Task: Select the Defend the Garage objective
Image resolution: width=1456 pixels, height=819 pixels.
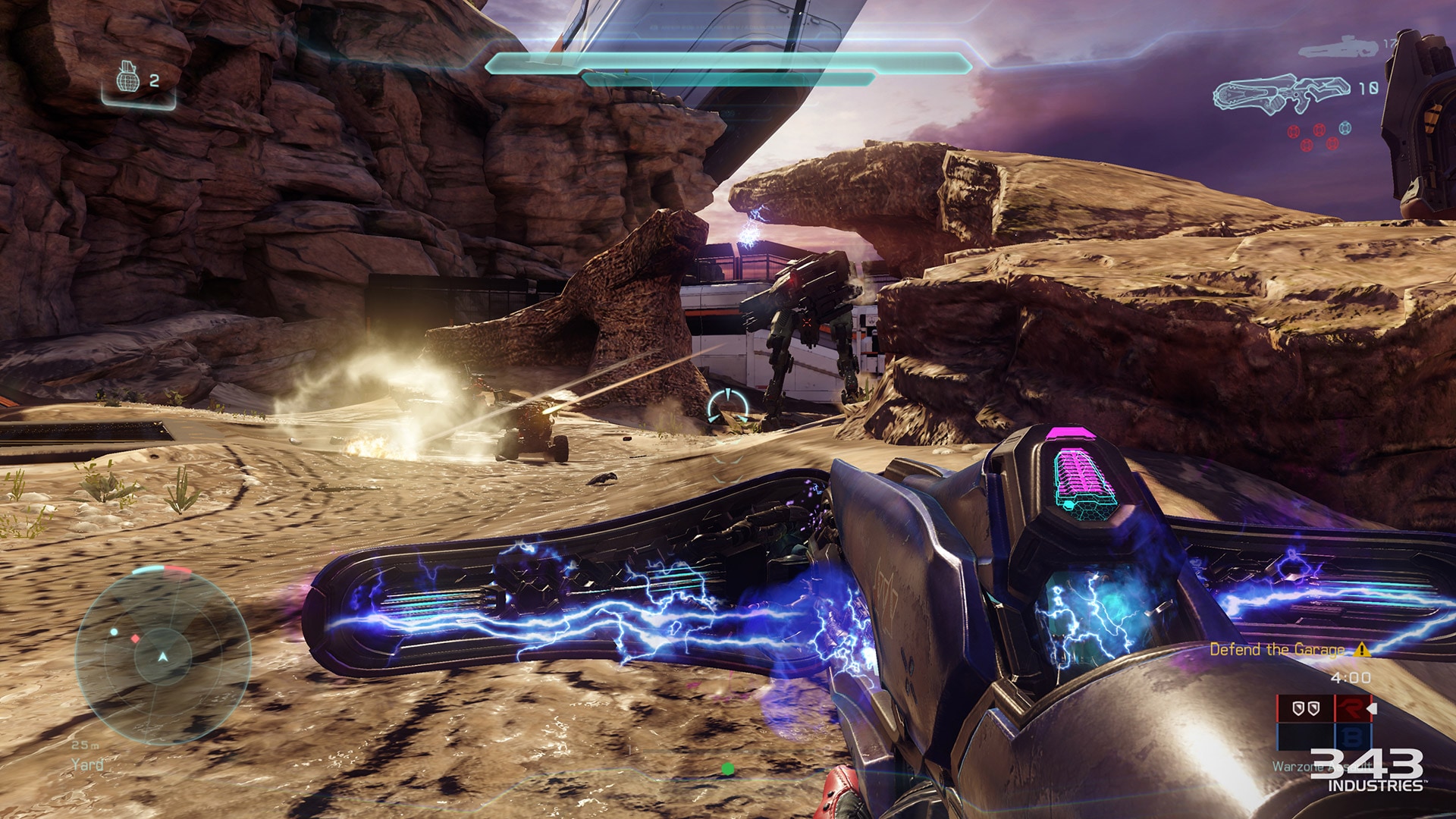Action: pyautogui.click(x=1277, y=650)
